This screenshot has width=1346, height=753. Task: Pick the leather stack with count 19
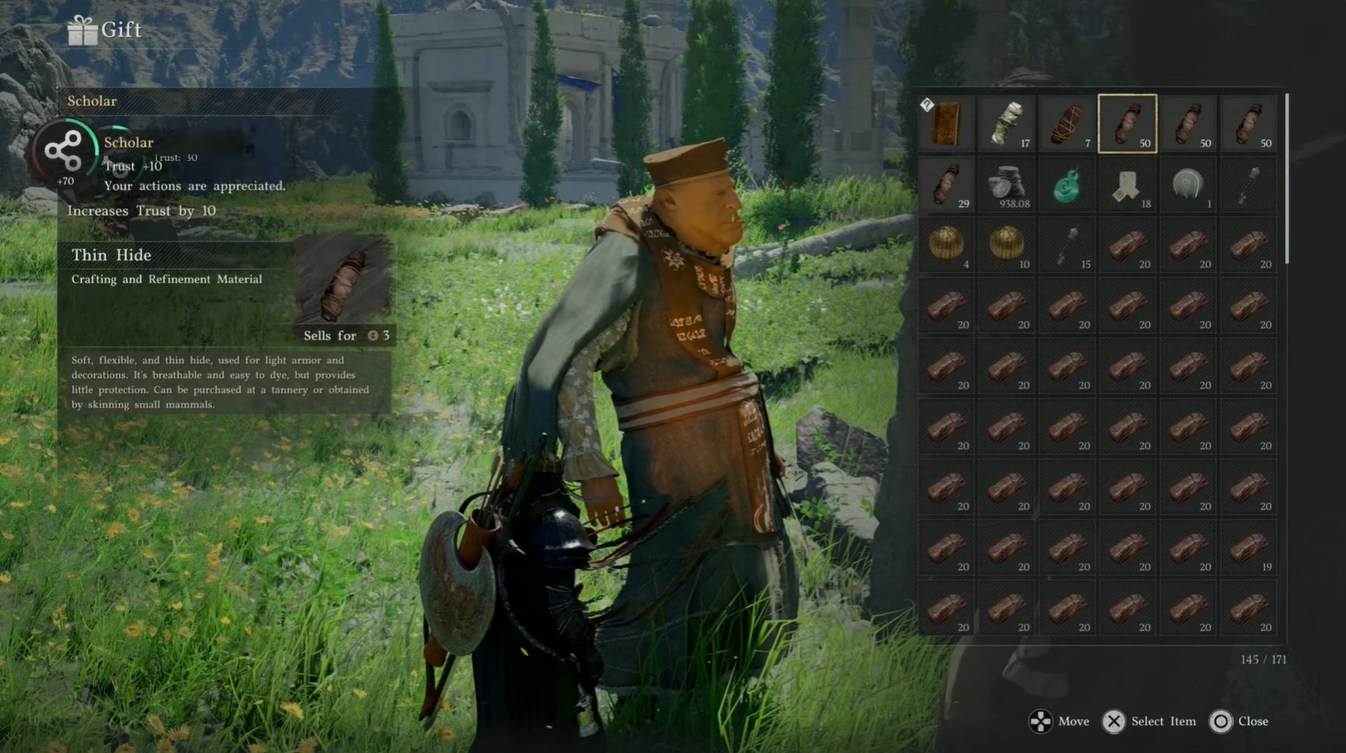(1248, 548)
